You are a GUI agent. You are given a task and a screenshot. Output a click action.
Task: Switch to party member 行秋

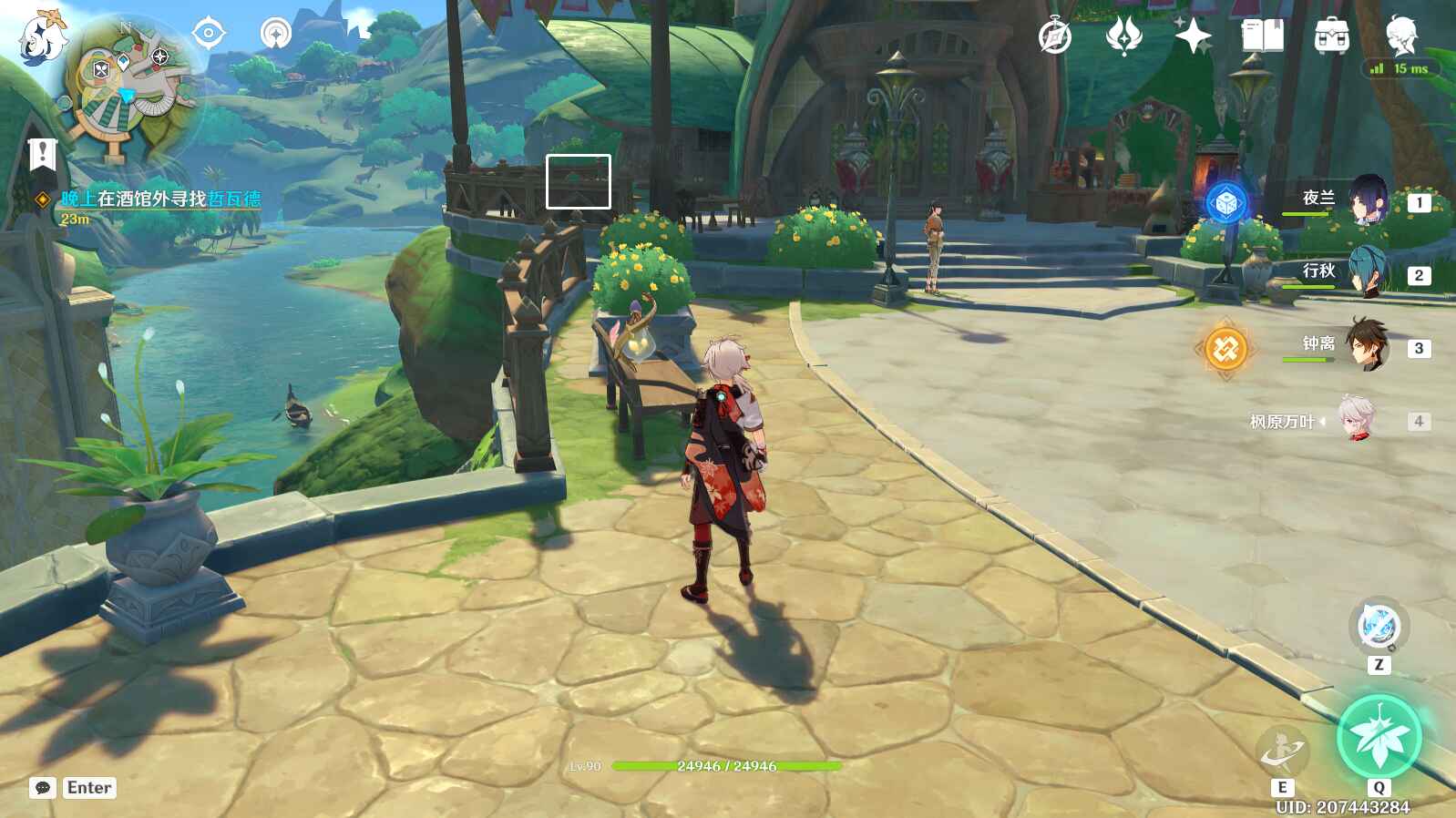pyautogui.click(x=1367, y=272)
